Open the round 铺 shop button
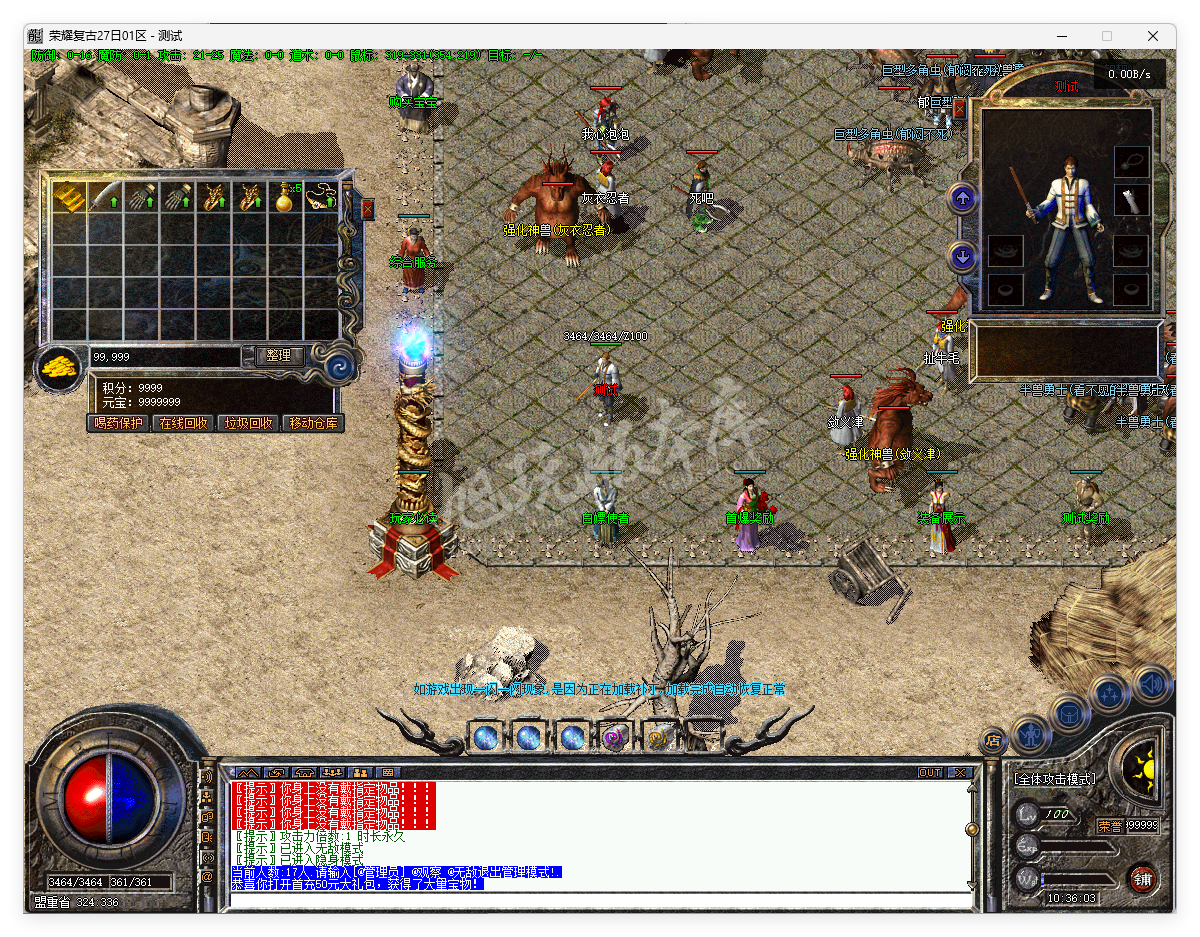Viewport: 1200px width, 937px height. coord(1142,879)
